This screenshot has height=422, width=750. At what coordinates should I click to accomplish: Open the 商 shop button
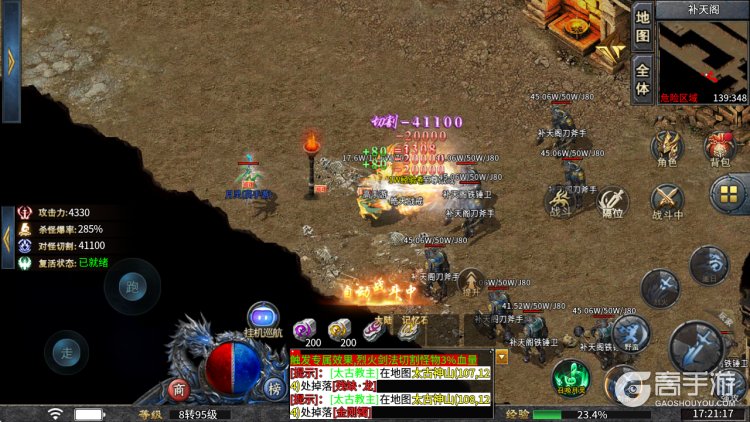click(x=178, y=388)
